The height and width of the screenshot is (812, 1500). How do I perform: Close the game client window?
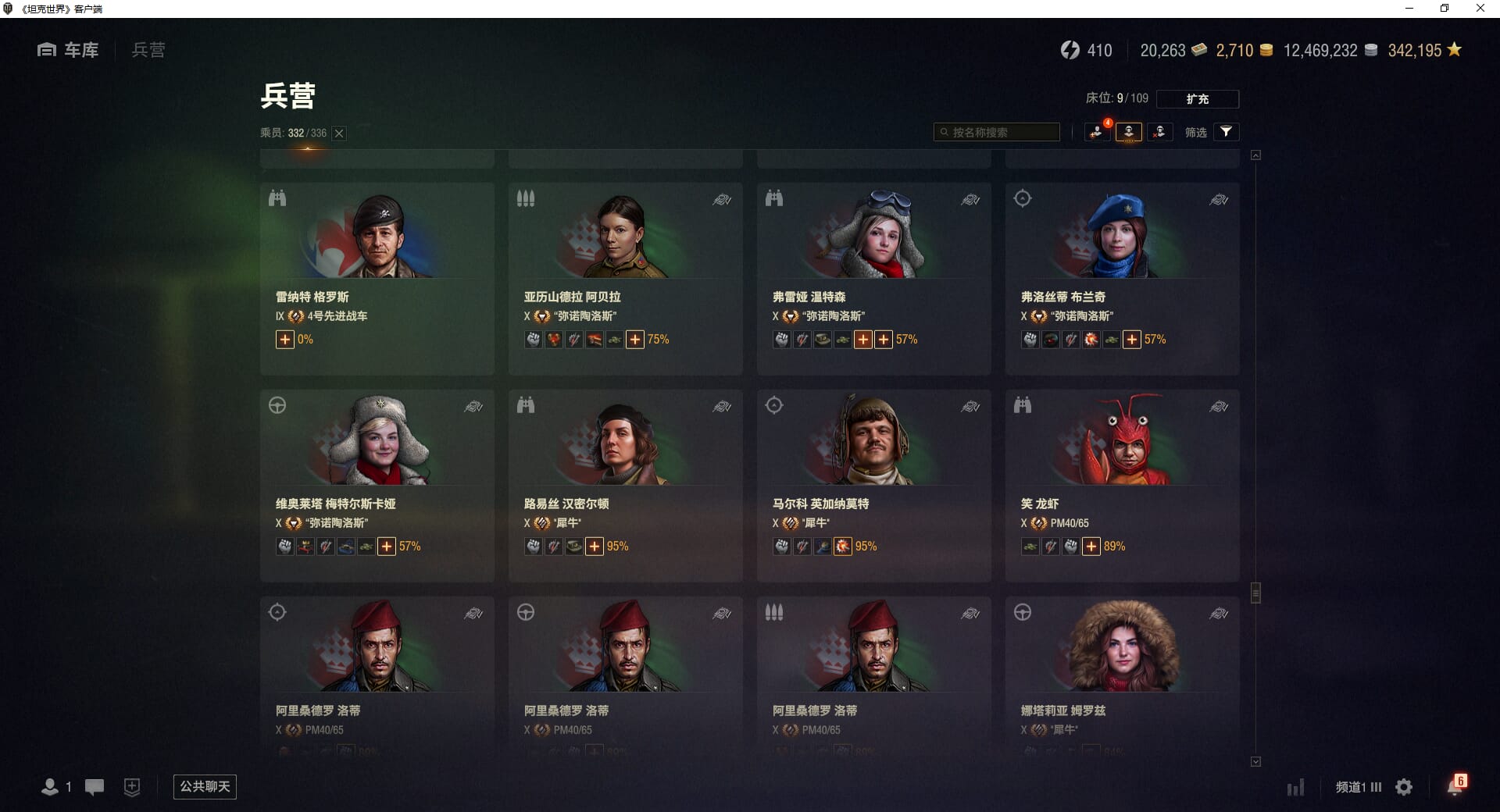tap(1480, 9)
